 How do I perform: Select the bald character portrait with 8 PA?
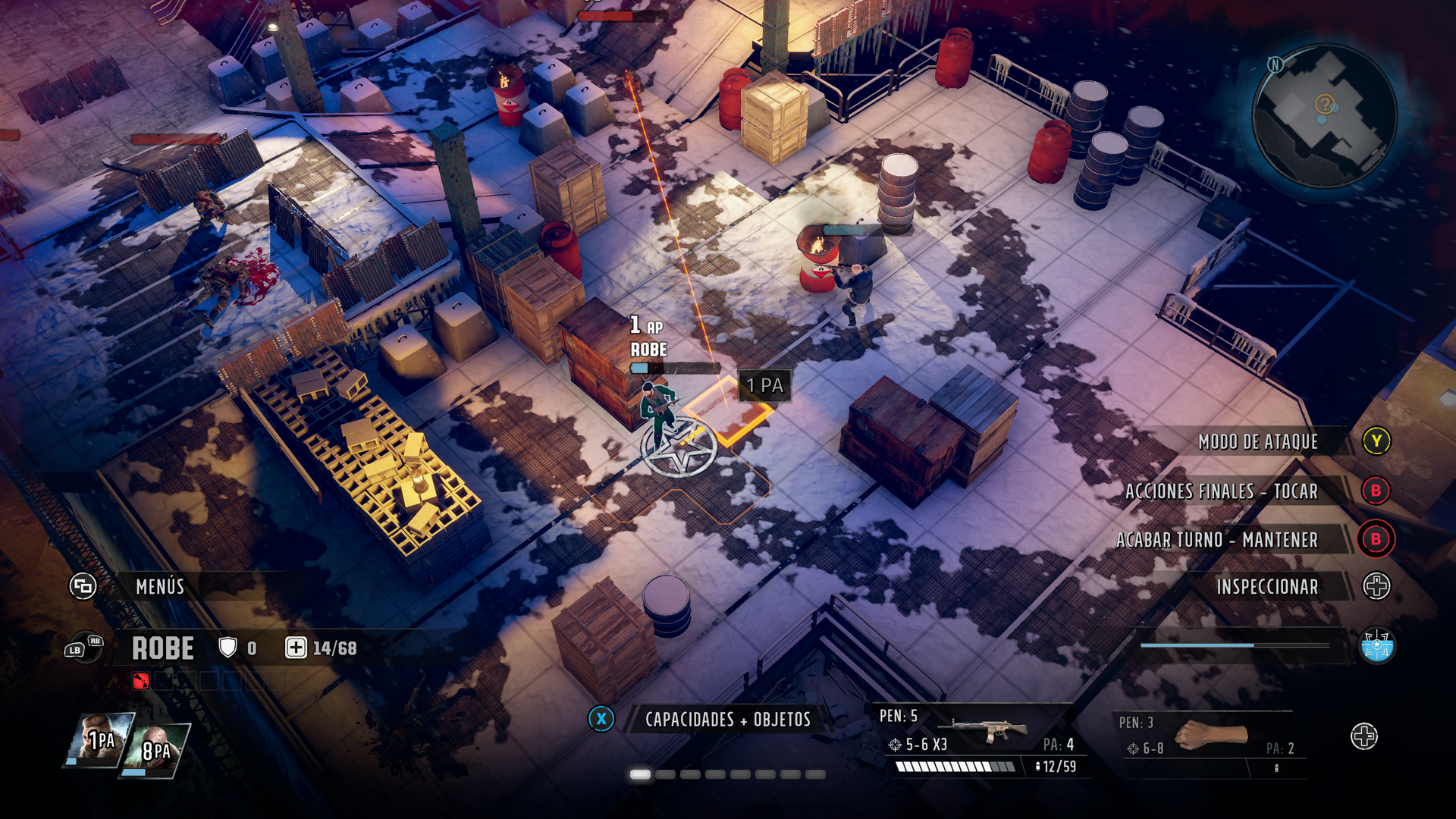pyautogui.click(x=155, y=749)
